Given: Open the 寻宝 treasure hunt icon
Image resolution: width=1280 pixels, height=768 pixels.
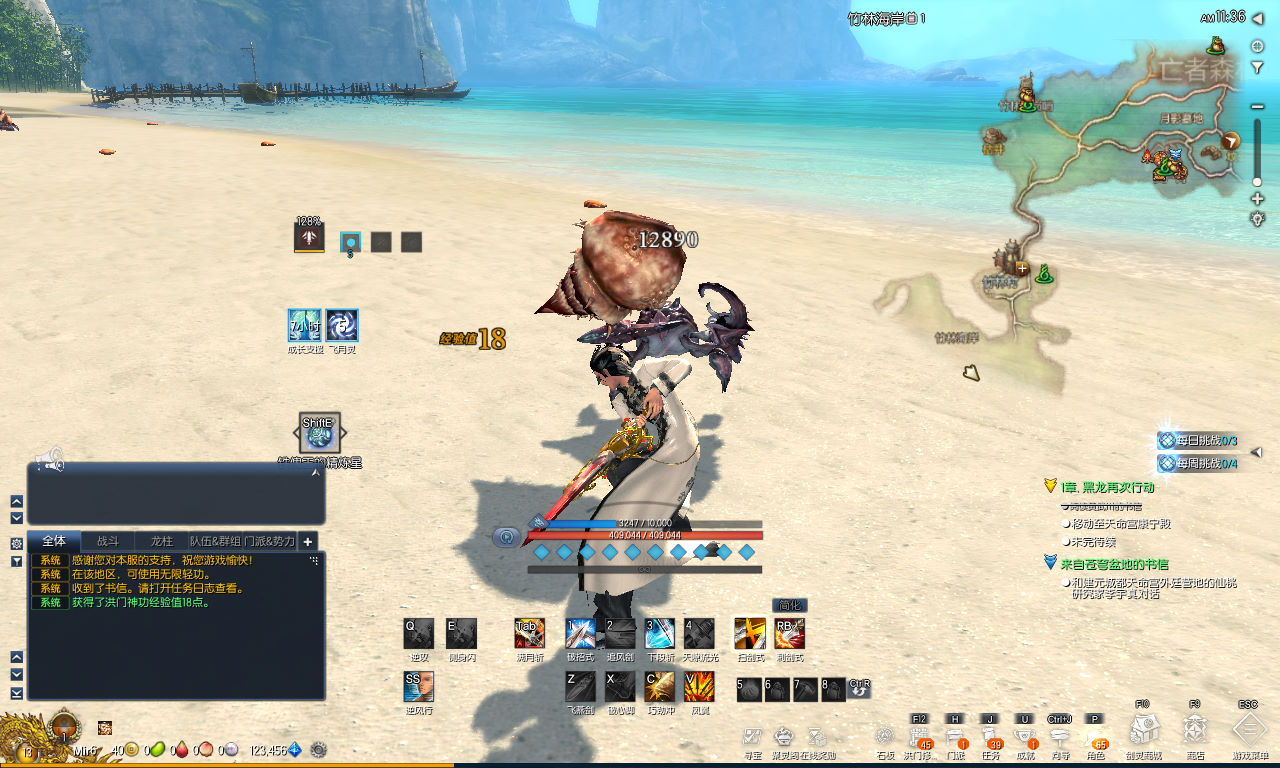Looking at the screenshot, I should click(x=753, y=738).
